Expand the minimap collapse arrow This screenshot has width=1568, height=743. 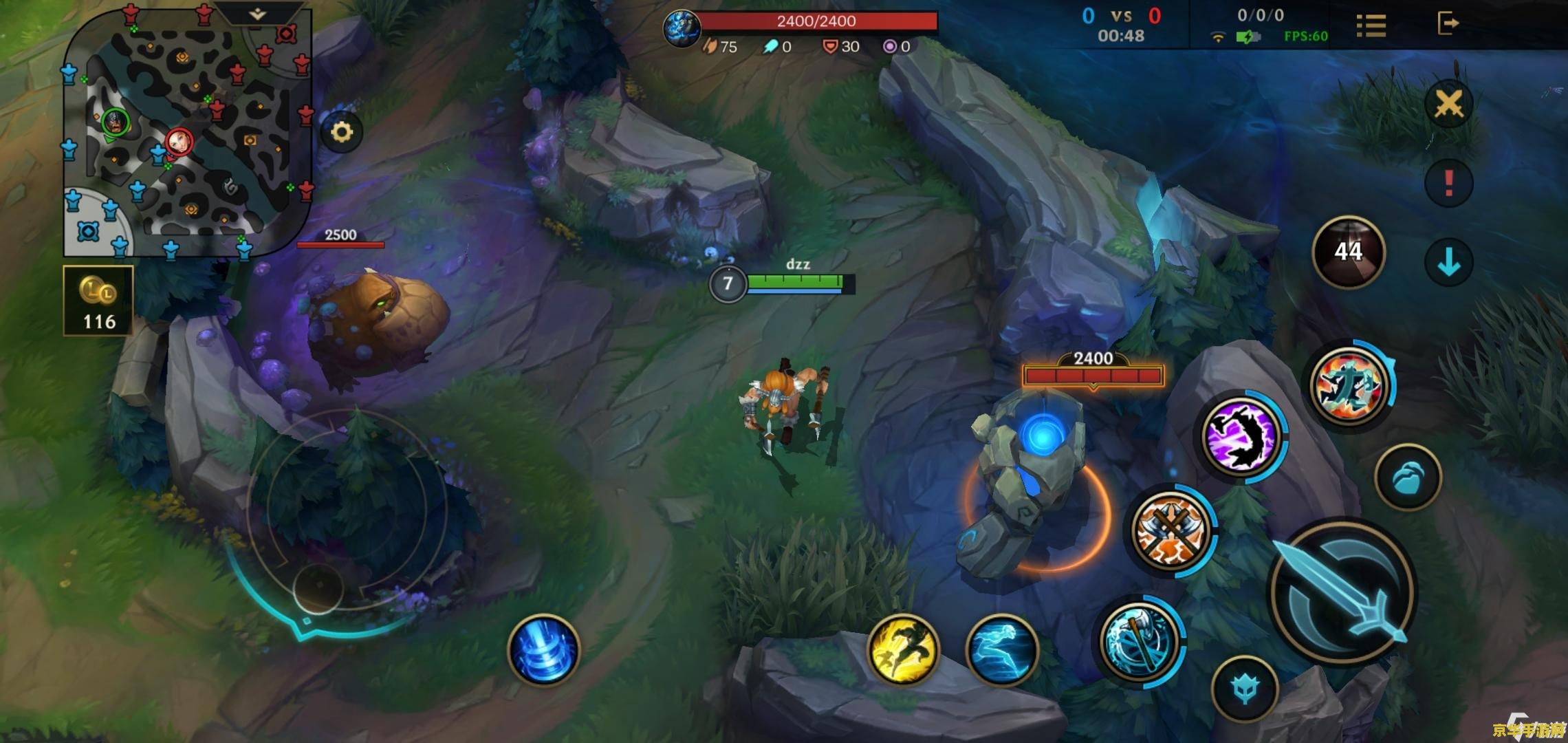[257, 14]
